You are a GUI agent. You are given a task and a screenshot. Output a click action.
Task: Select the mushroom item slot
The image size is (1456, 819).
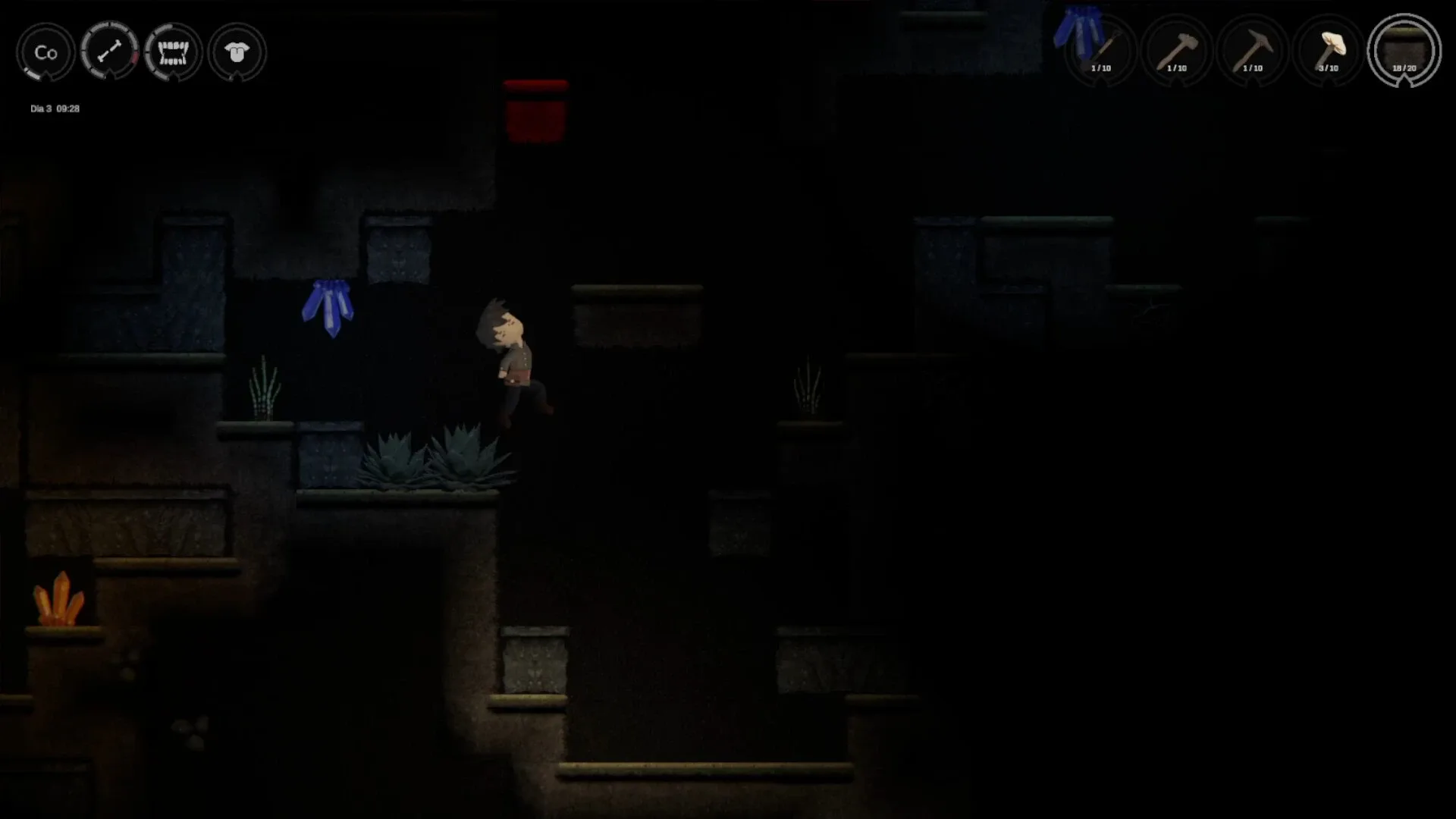[x=1329, y=49]
